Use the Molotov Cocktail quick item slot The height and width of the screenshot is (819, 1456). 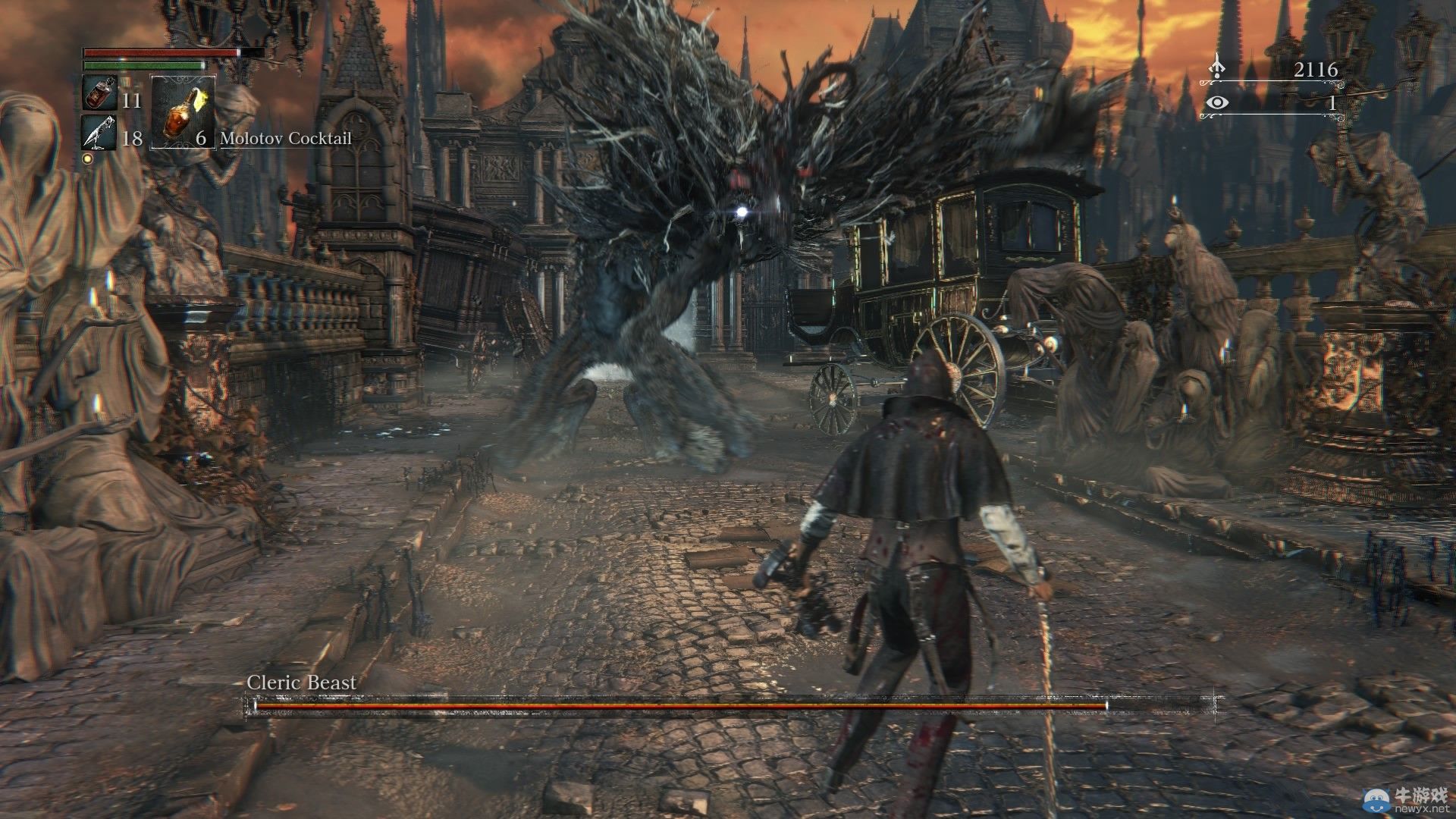pyautogui.click(x=183, y=112)
